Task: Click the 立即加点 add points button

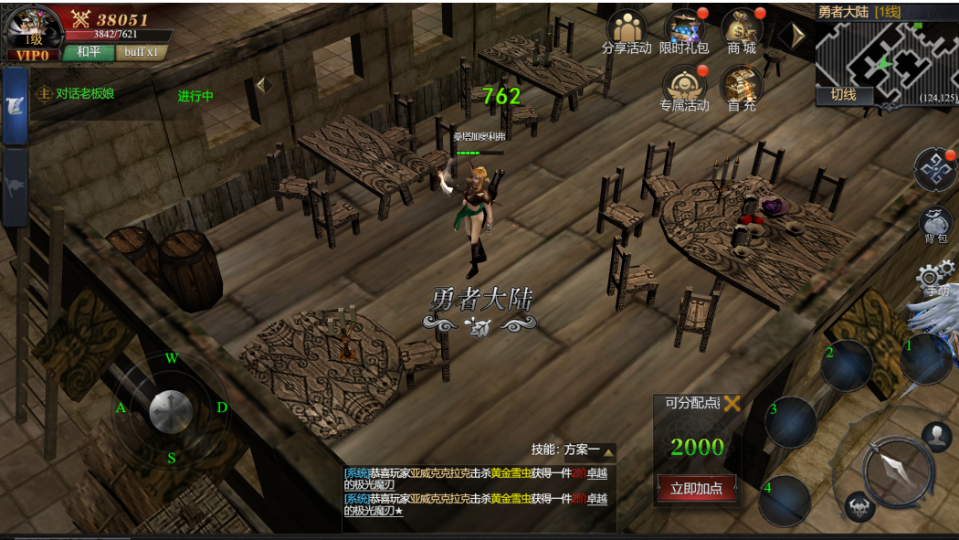Action: point(696,488)
